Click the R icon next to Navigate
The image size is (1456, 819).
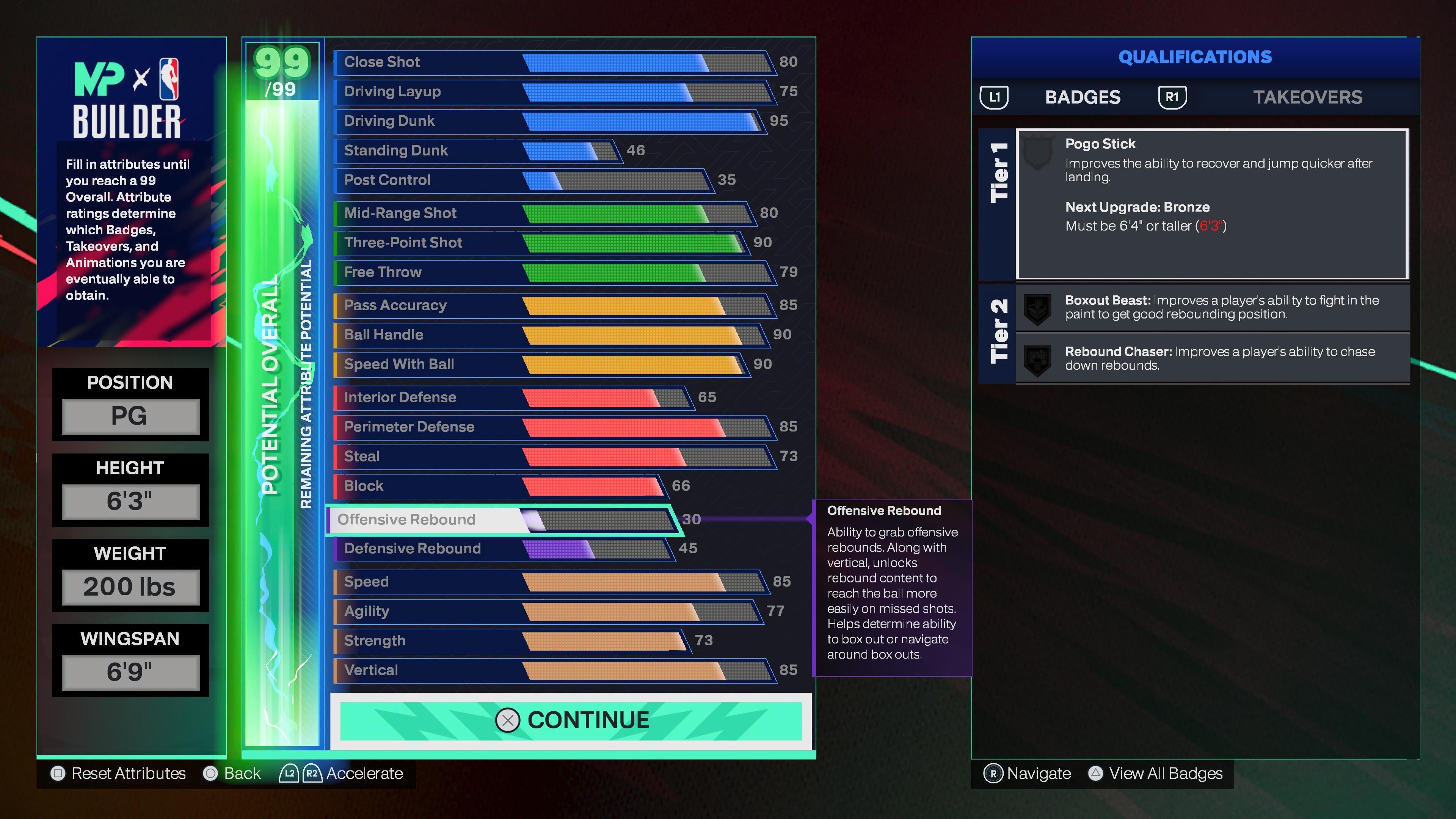pyautogui.click(x=994, y=773)
